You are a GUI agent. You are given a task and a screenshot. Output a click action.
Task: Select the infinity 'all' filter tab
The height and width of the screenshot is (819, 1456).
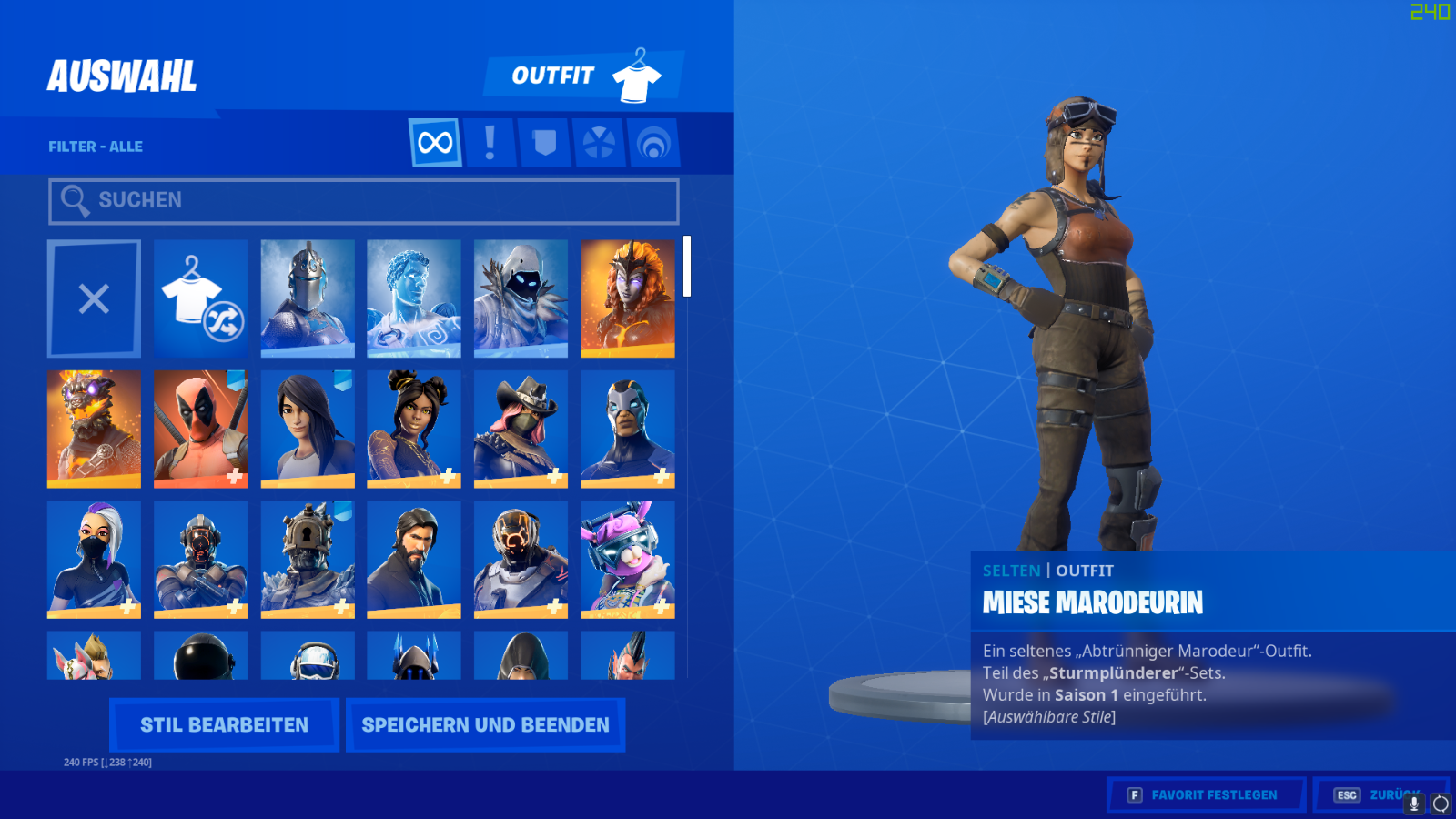pos(435,143)
